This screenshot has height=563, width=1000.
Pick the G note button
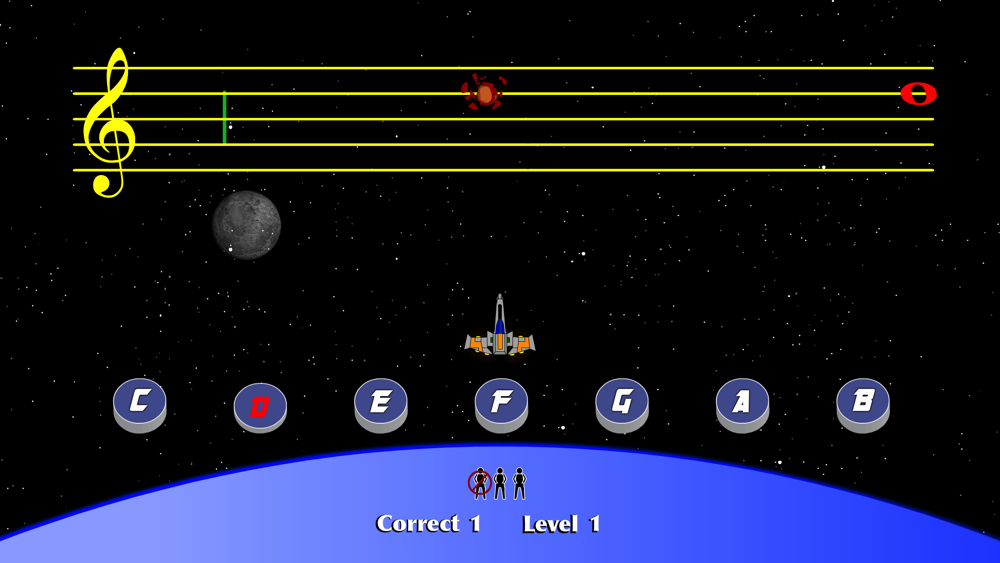(x=622, y=402)
